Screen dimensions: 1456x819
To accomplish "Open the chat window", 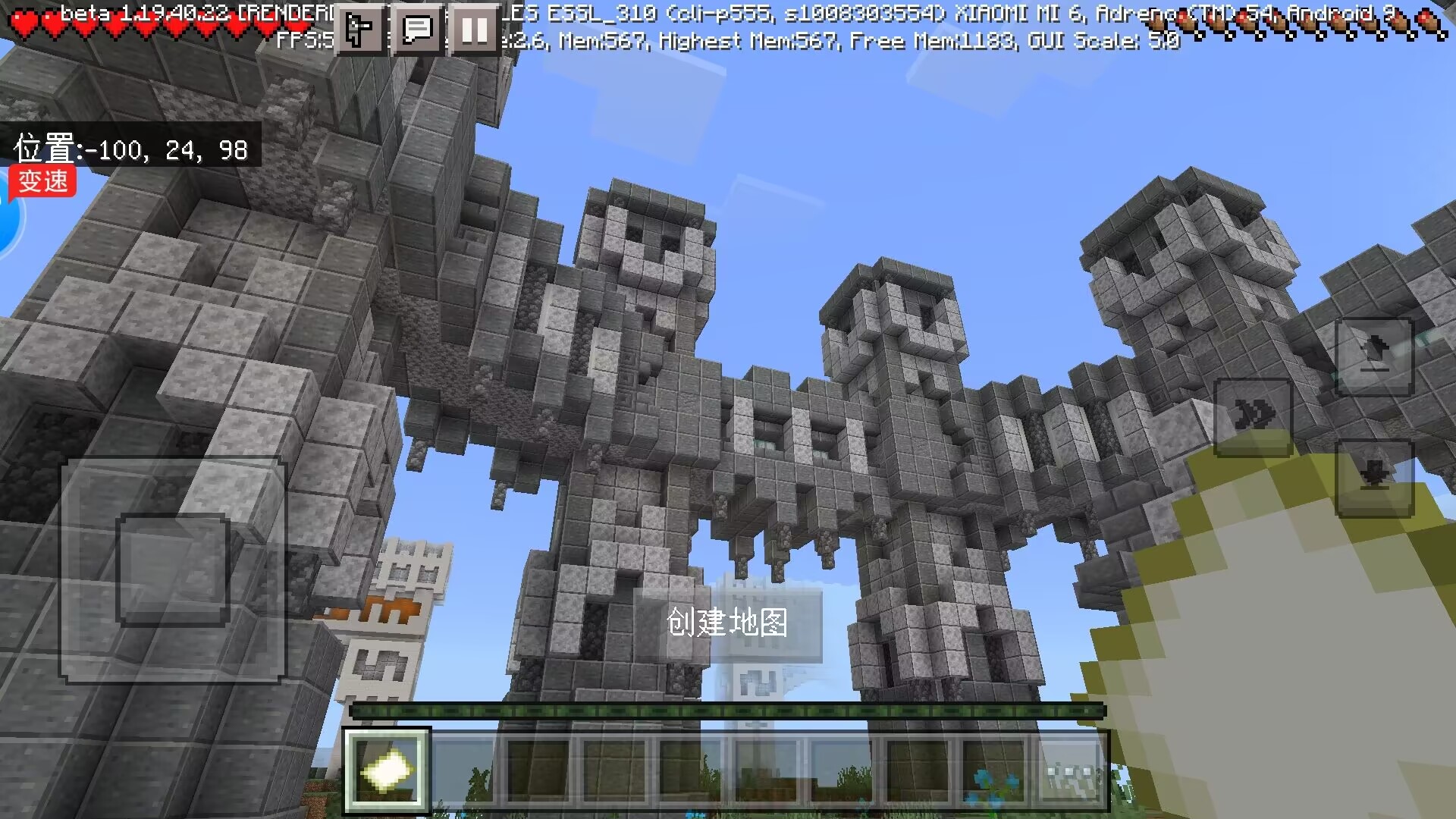I will coord(416,30).
